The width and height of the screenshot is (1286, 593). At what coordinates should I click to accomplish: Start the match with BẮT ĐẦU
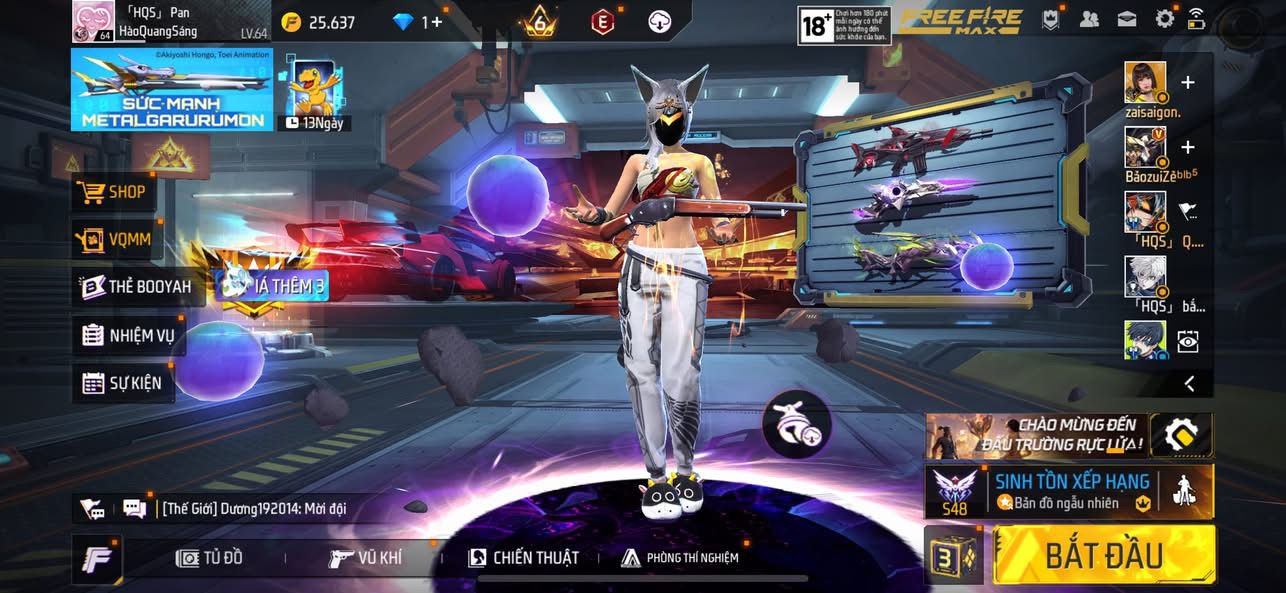(1104, 555)
